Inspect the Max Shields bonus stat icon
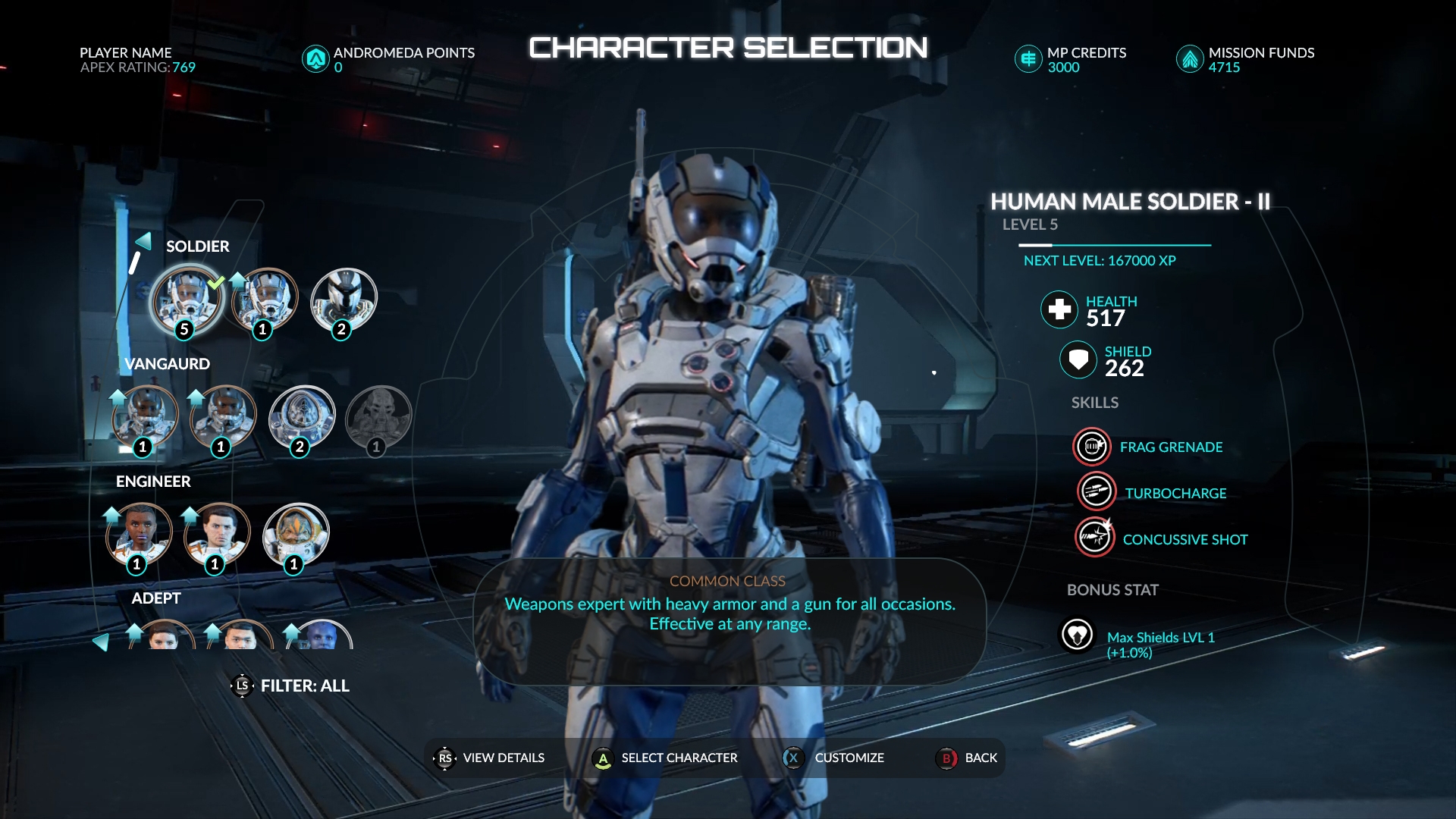This screenshot has width=1456, height=819. [1077, 635]
